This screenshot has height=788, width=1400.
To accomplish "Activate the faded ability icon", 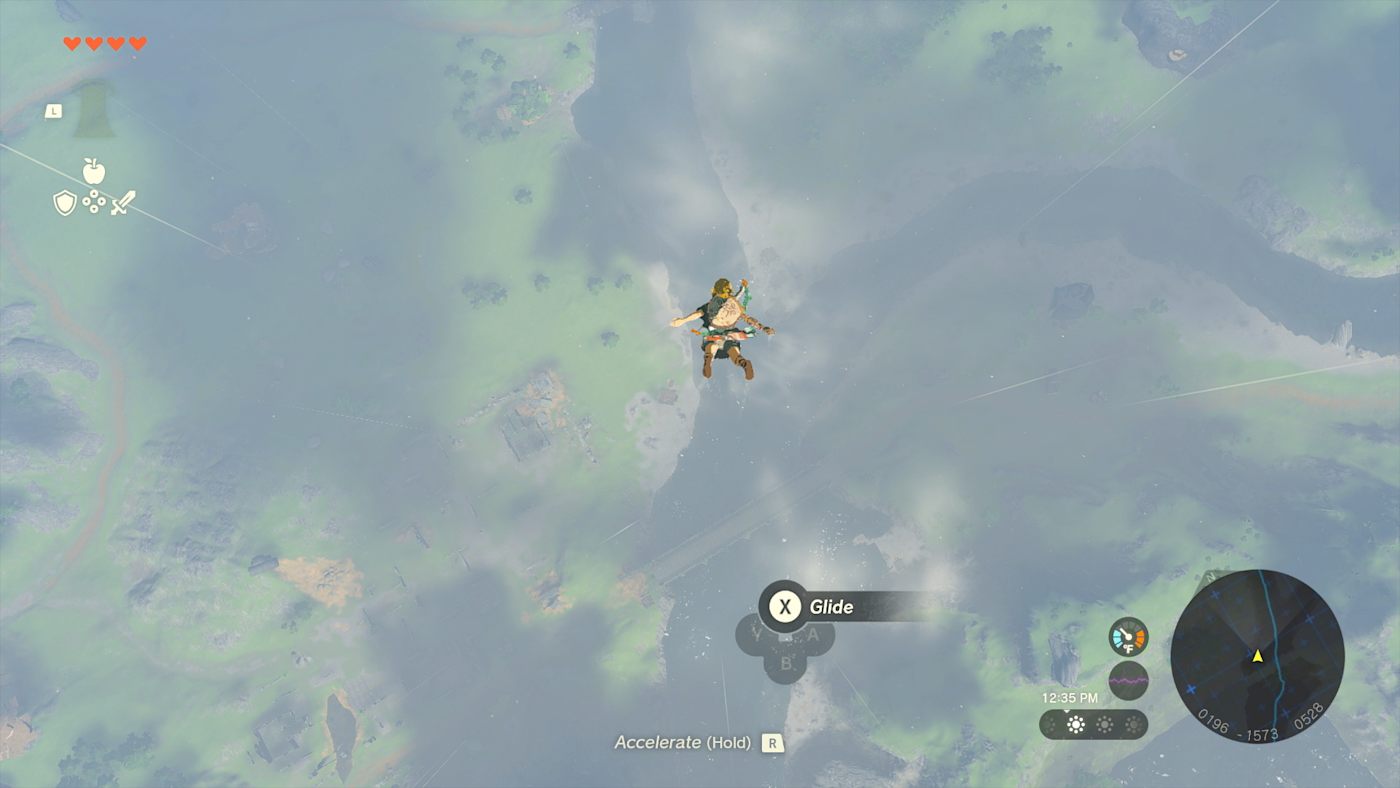I will coord(94,110).
